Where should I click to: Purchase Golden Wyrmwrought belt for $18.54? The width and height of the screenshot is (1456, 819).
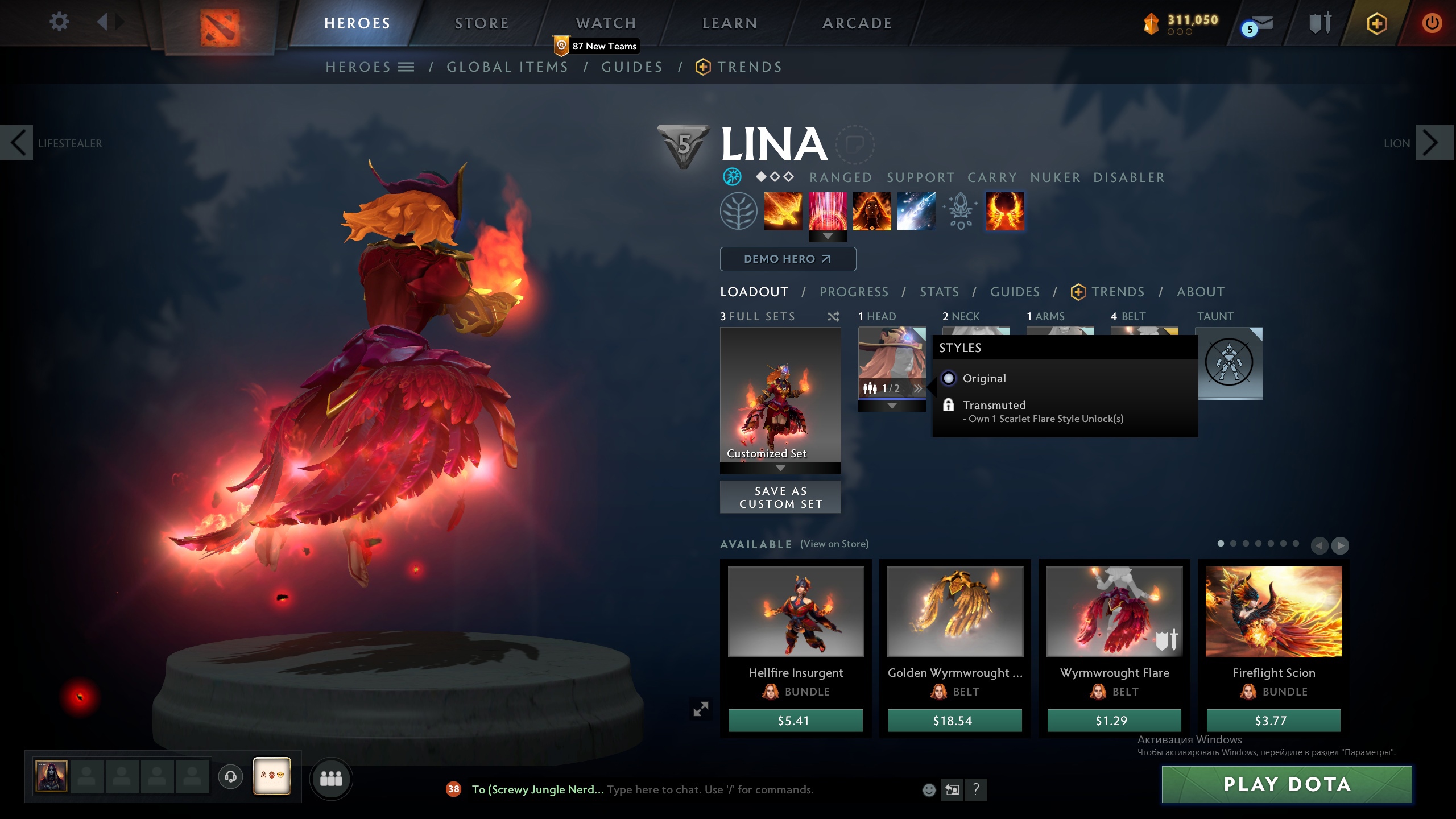[954, 721]
